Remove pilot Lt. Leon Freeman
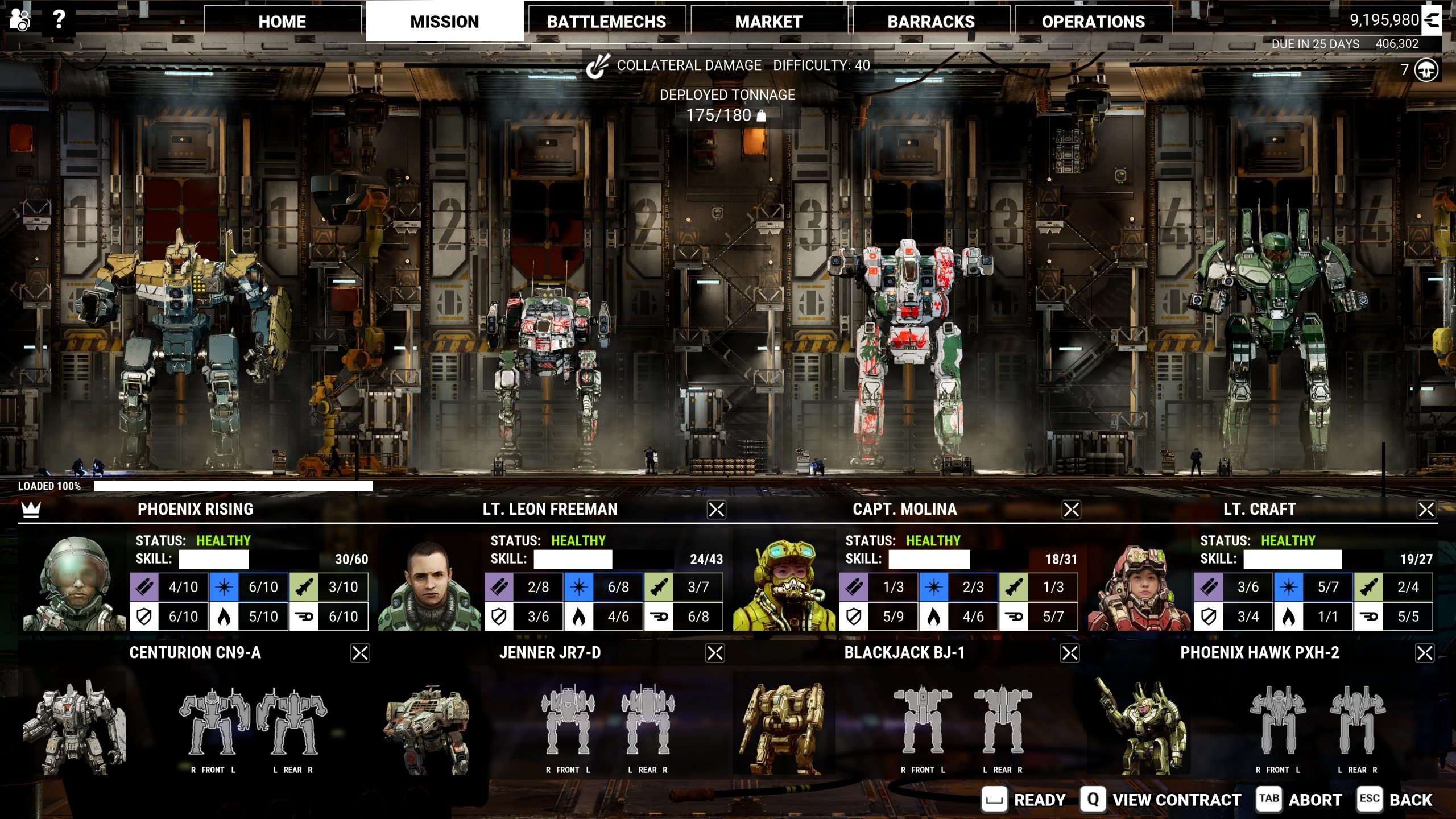The image size is (1456, 819). [x=716, y=510]
